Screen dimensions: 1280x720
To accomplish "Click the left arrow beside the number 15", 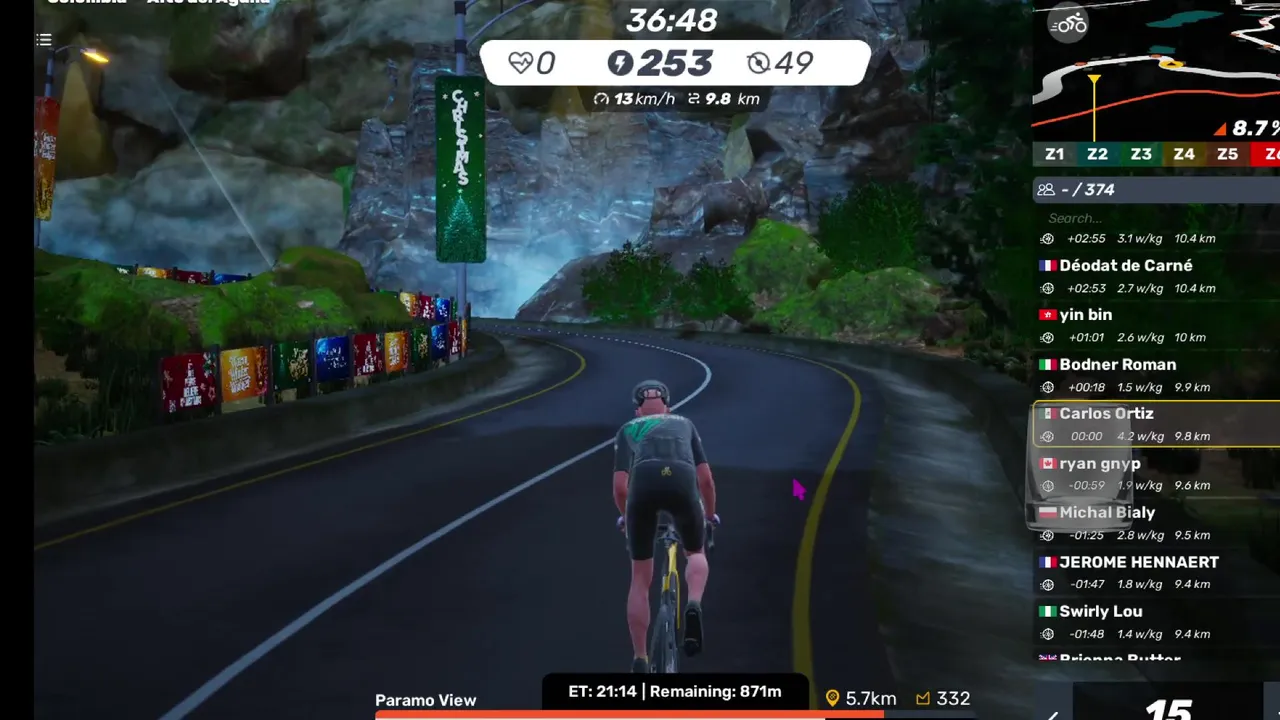I will point(1052,714).
